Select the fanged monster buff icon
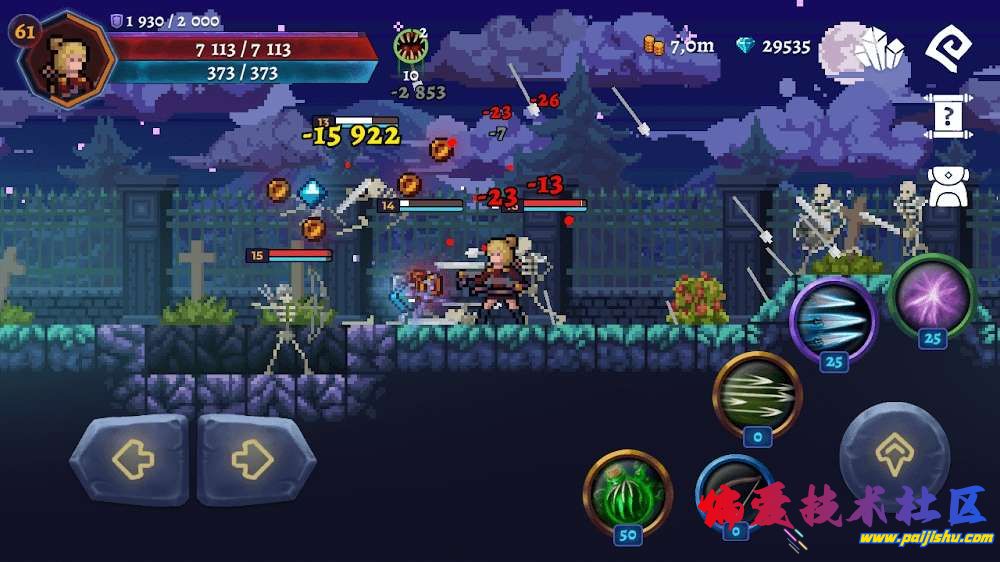This screenshot has width=1000, height=562. (410, 47)
